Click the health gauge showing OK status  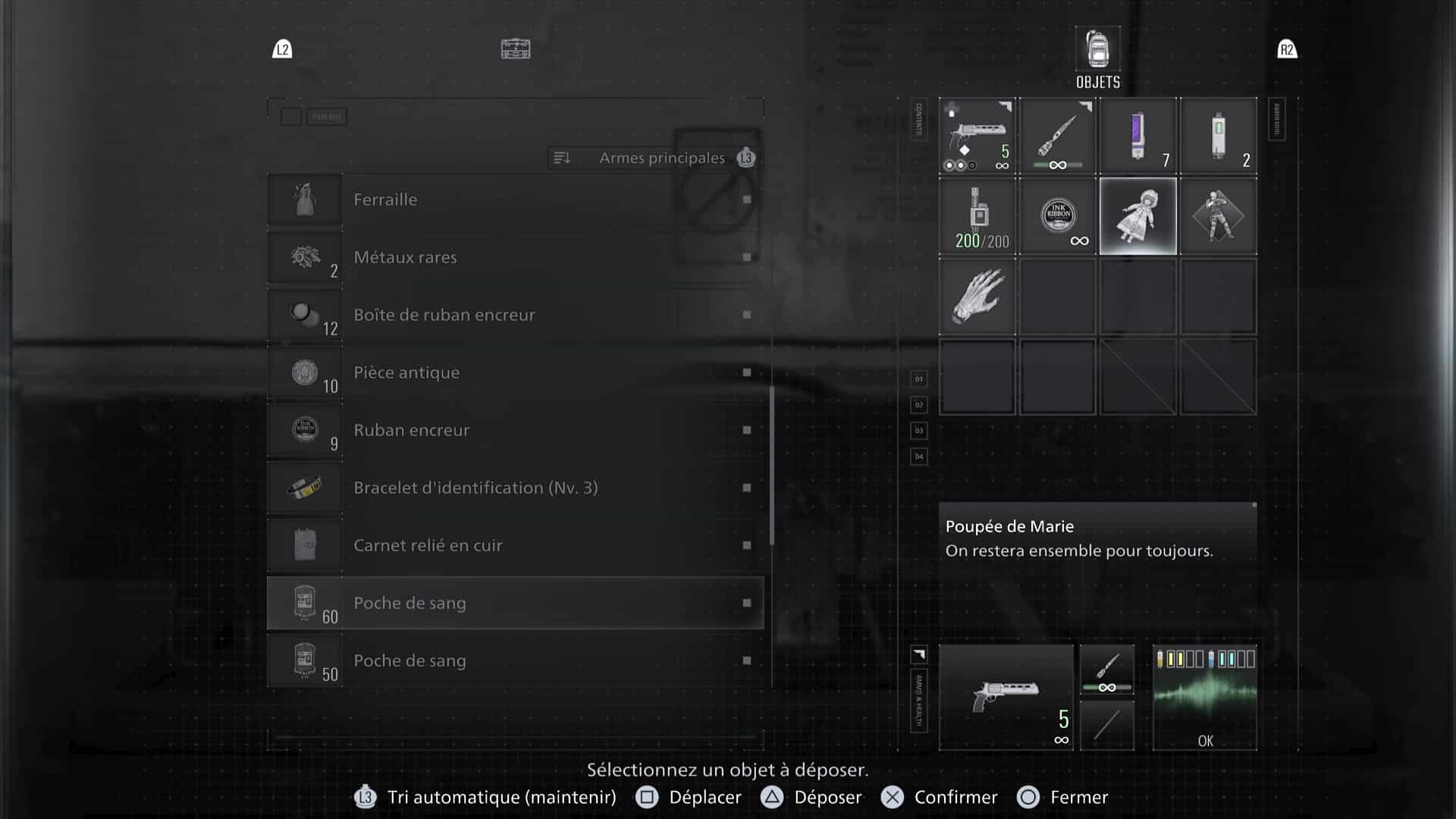point(1204,696)
